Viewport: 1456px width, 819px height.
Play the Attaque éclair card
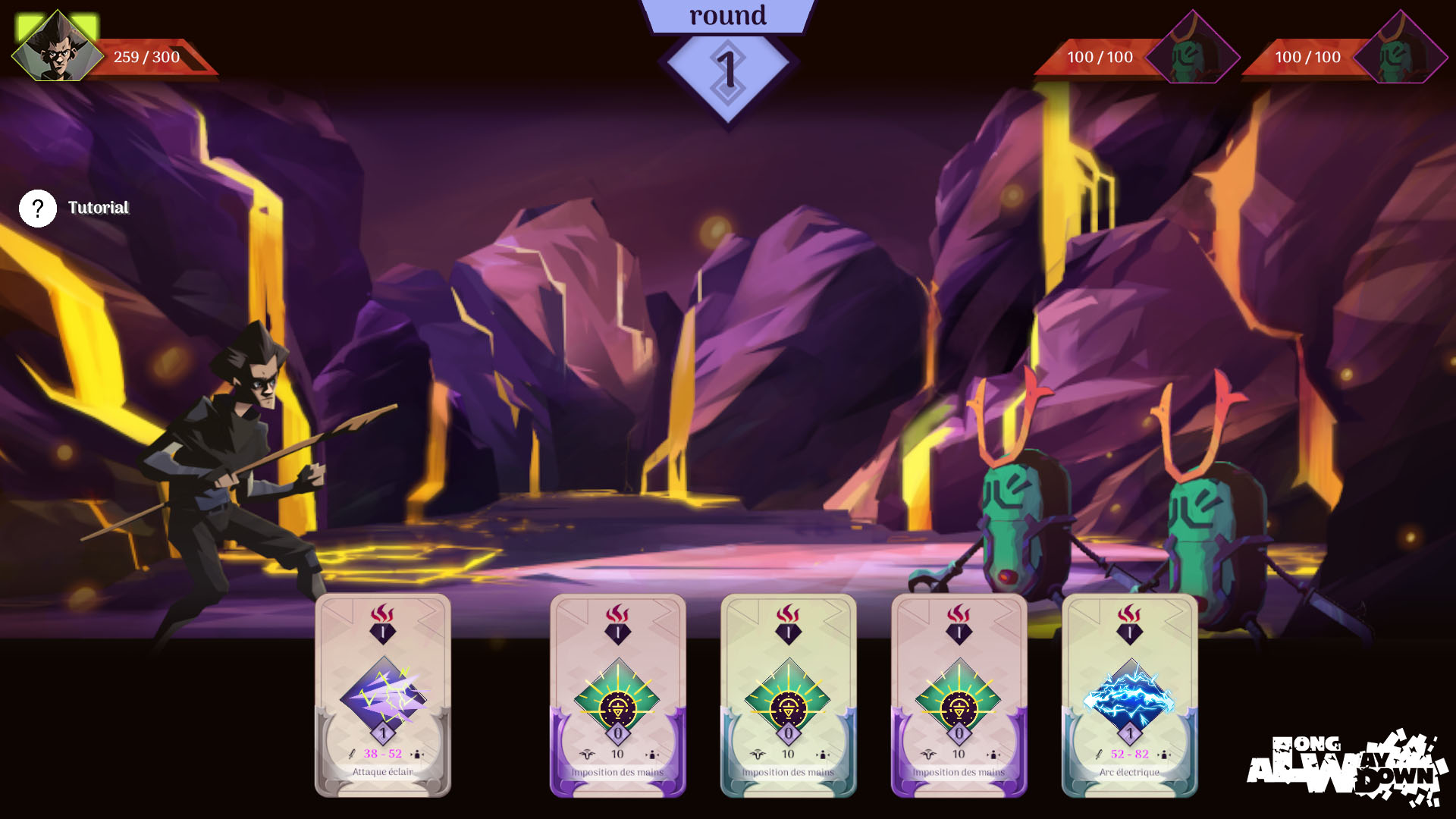point(383,695)
